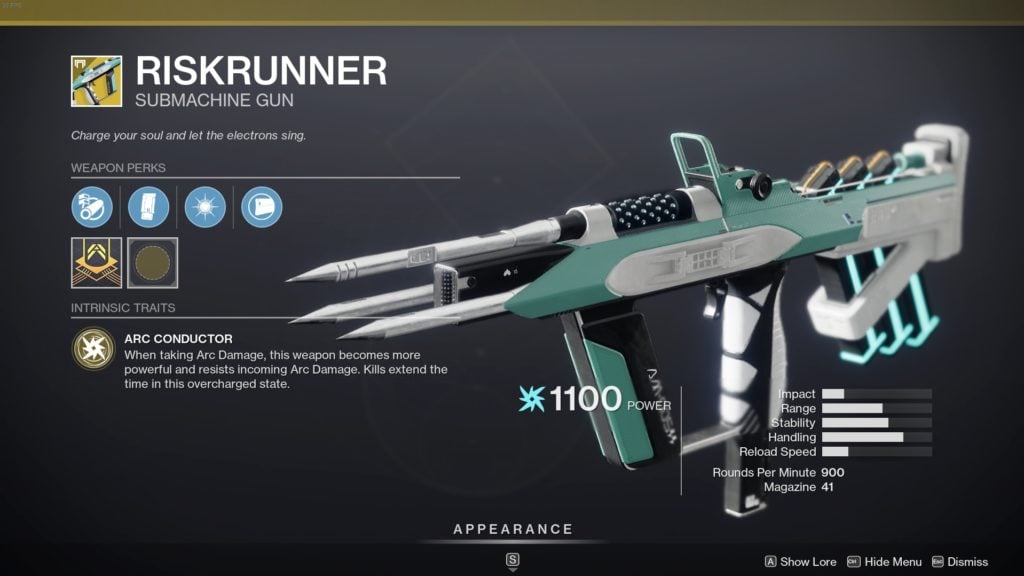This screenshot has height=576, width=1024.
Task: Click the Riskrunner weapon thumbnail icon
Action: tap(96, 81)
